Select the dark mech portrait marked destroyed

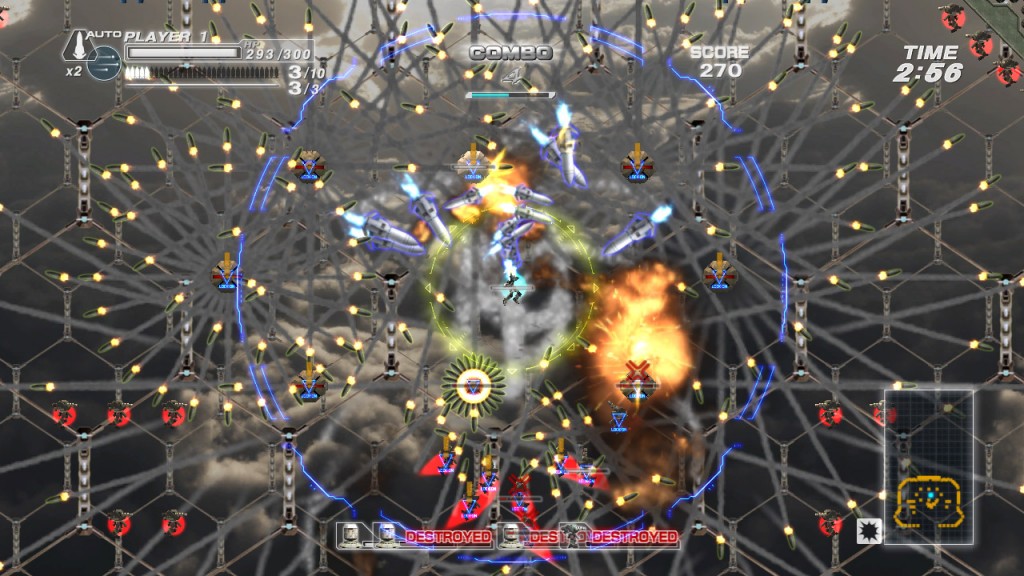pyautogui.click(x=574, y=537)
